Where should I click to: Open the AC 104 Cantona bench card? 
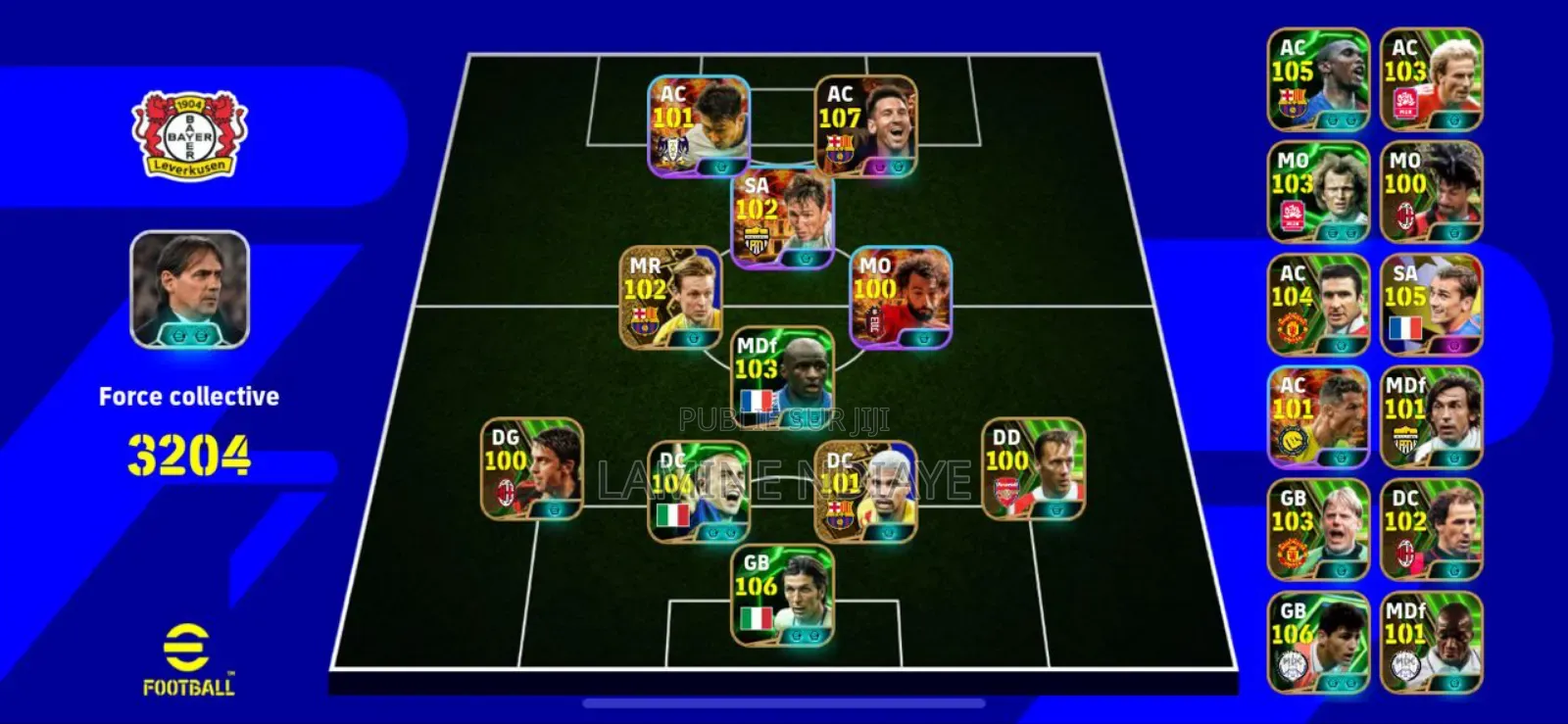tap(1319, 304)
